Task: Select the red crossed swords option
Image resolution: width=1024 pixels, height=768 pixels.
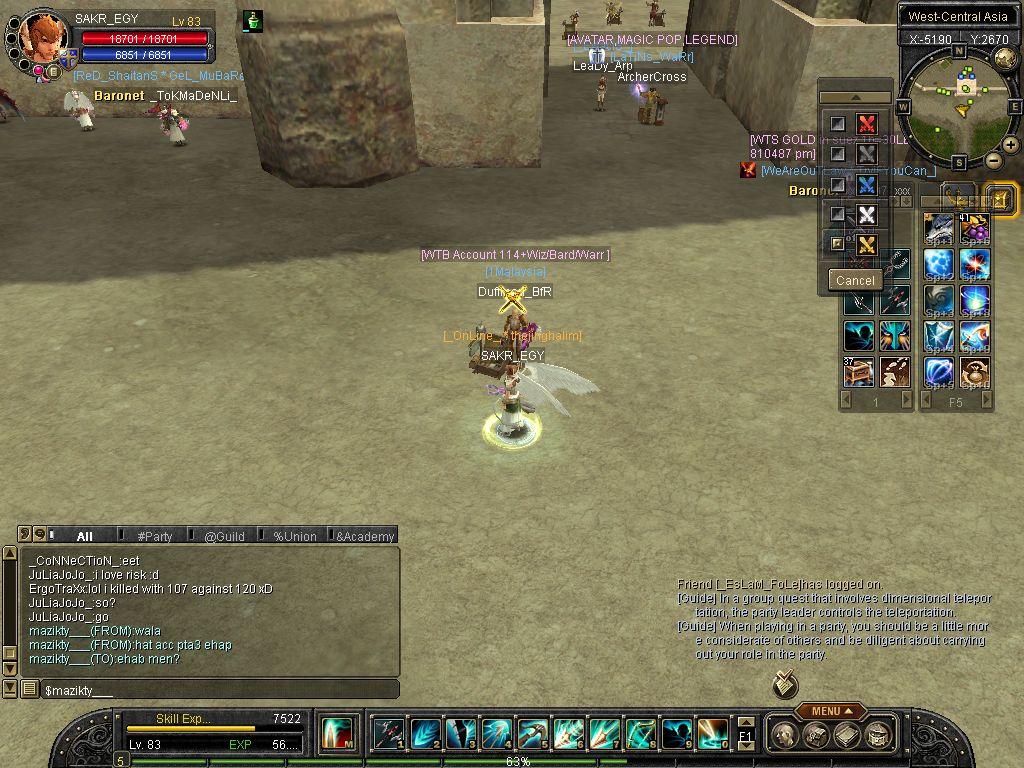Action: (867, 125)
